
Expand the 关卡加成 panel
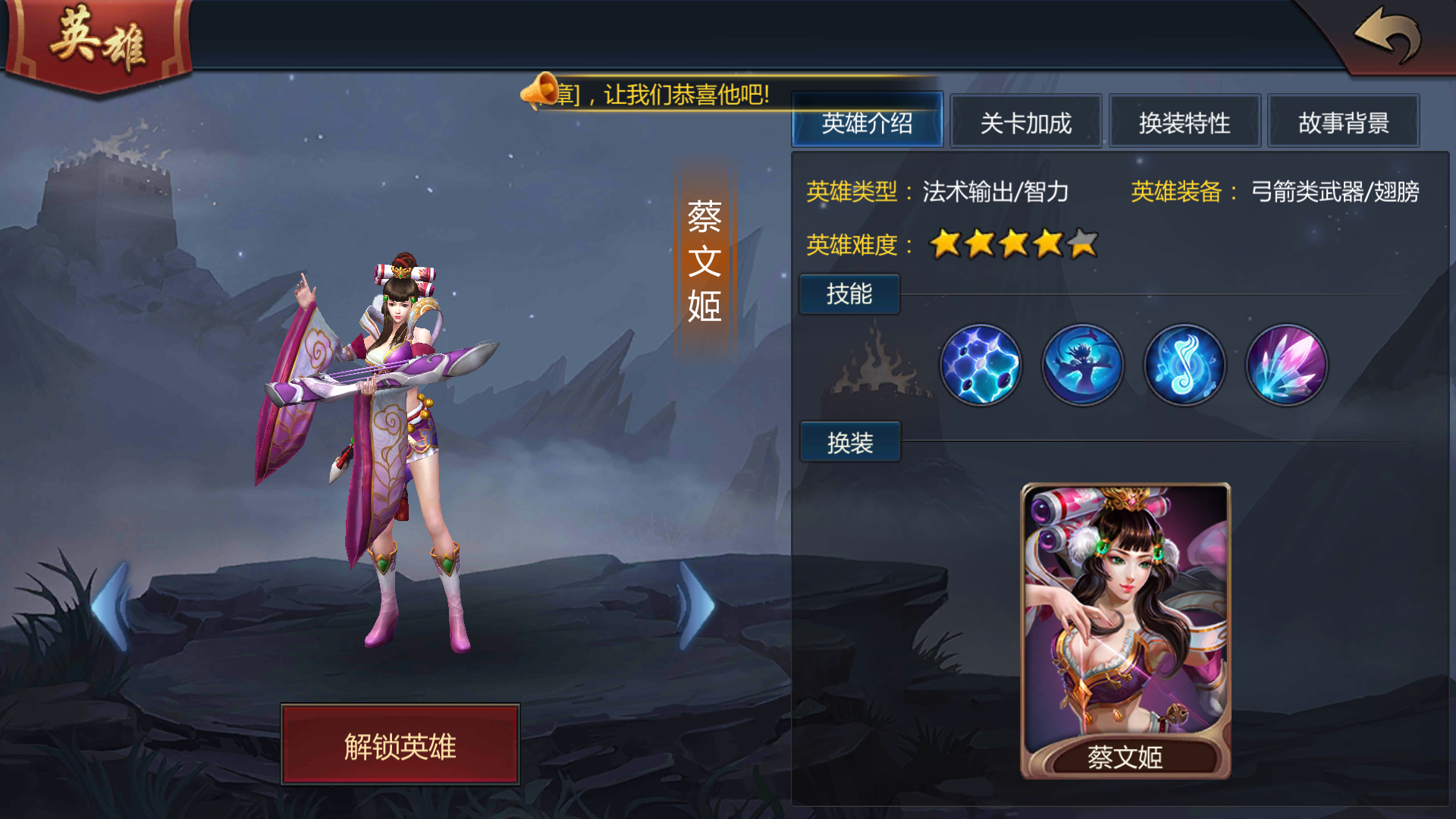click(1025, 123)
